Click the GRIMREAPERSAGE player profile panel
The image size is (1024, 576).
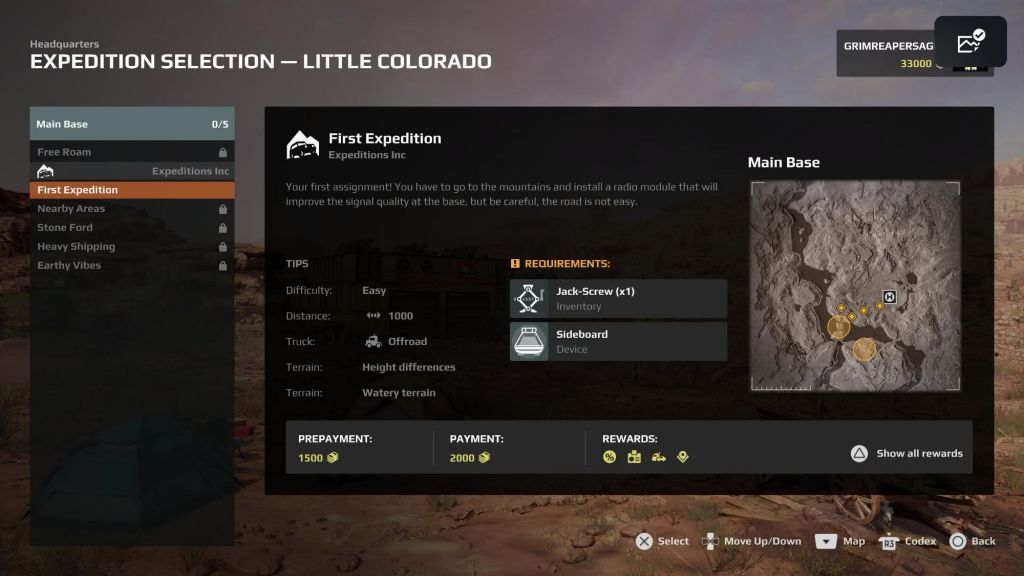886,54
